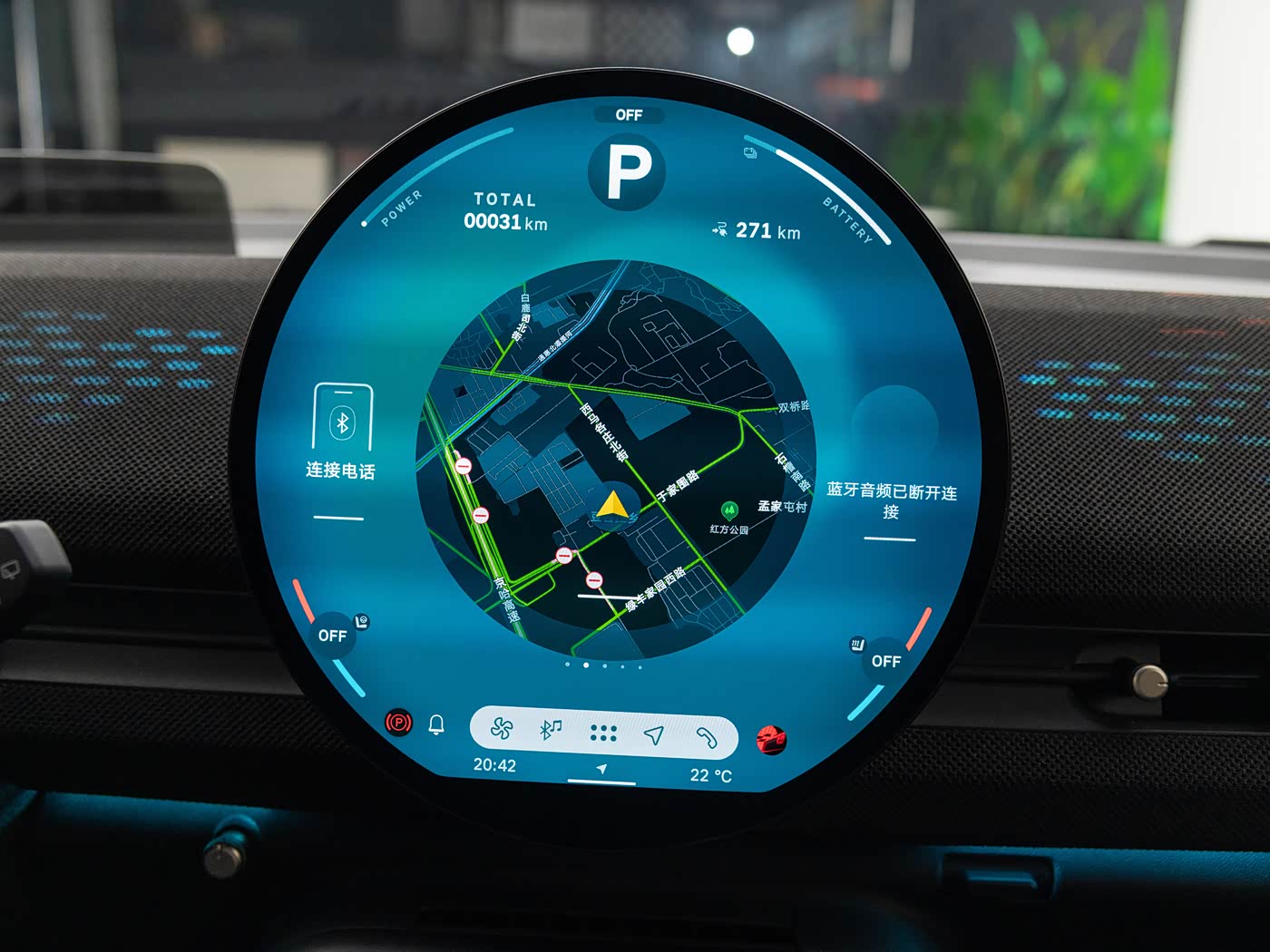The width and height of the screenshot is (1270, 952).
Task: Open the 蓝牙音频已断开连接 audio widget
Action: click(x=892, y=500)
